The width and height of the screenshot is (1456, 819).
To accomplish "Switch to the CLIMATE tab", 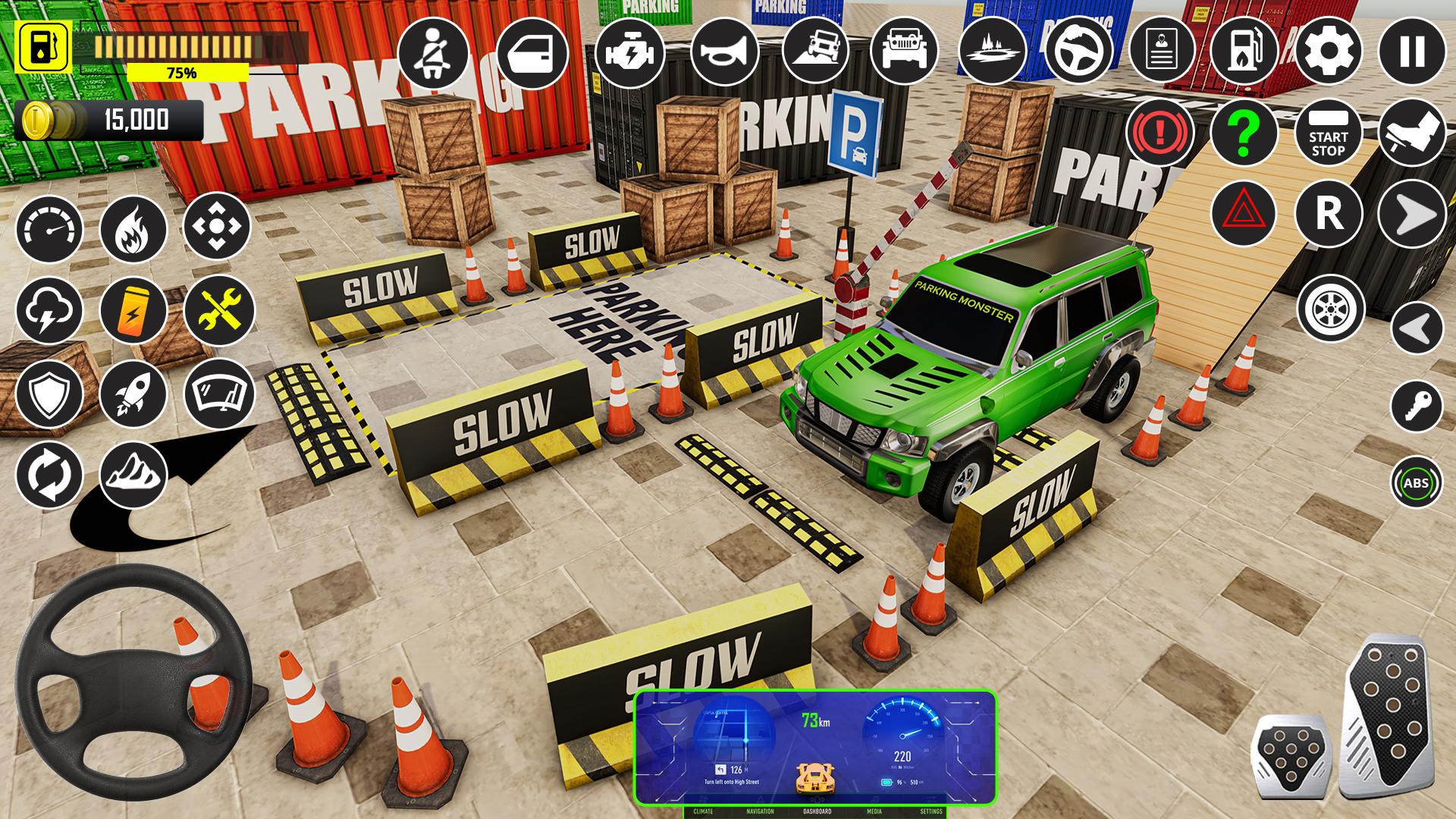I will click(705, 810).
